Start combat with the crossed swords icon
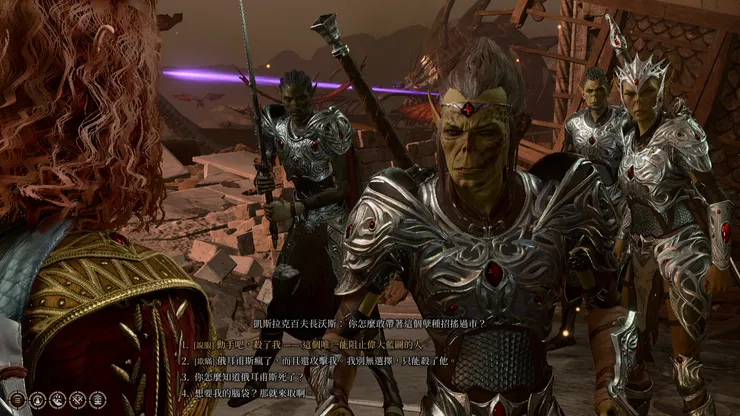 point(77,400)
